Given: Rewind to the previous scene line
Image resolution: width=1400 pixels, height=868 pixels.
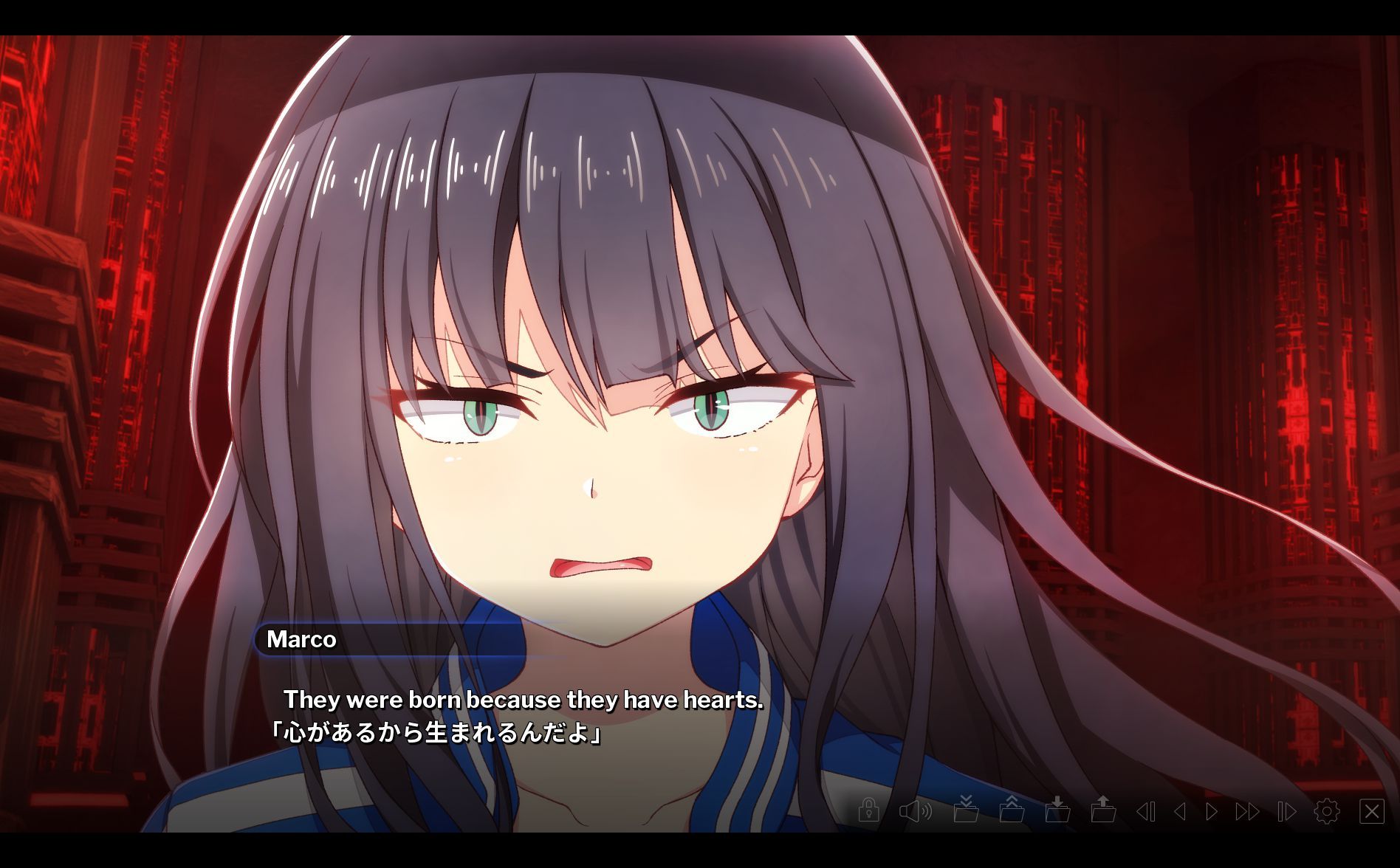Looking at the screenshot, I should [x=1145, y=815].
